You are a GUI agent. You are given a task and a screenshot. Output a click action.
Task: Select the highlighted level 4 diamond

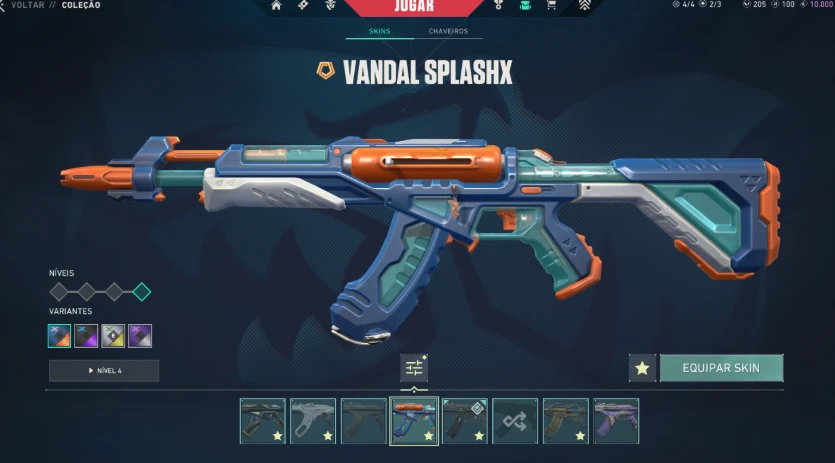click(142, 292)
